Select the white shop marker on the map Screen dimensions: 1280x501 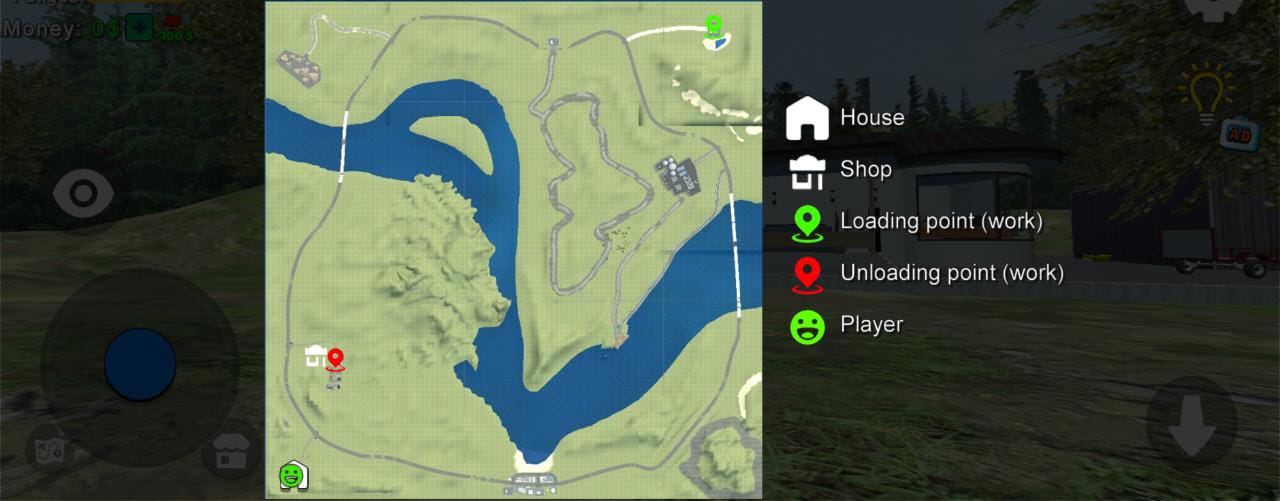(x=315, y=355)
